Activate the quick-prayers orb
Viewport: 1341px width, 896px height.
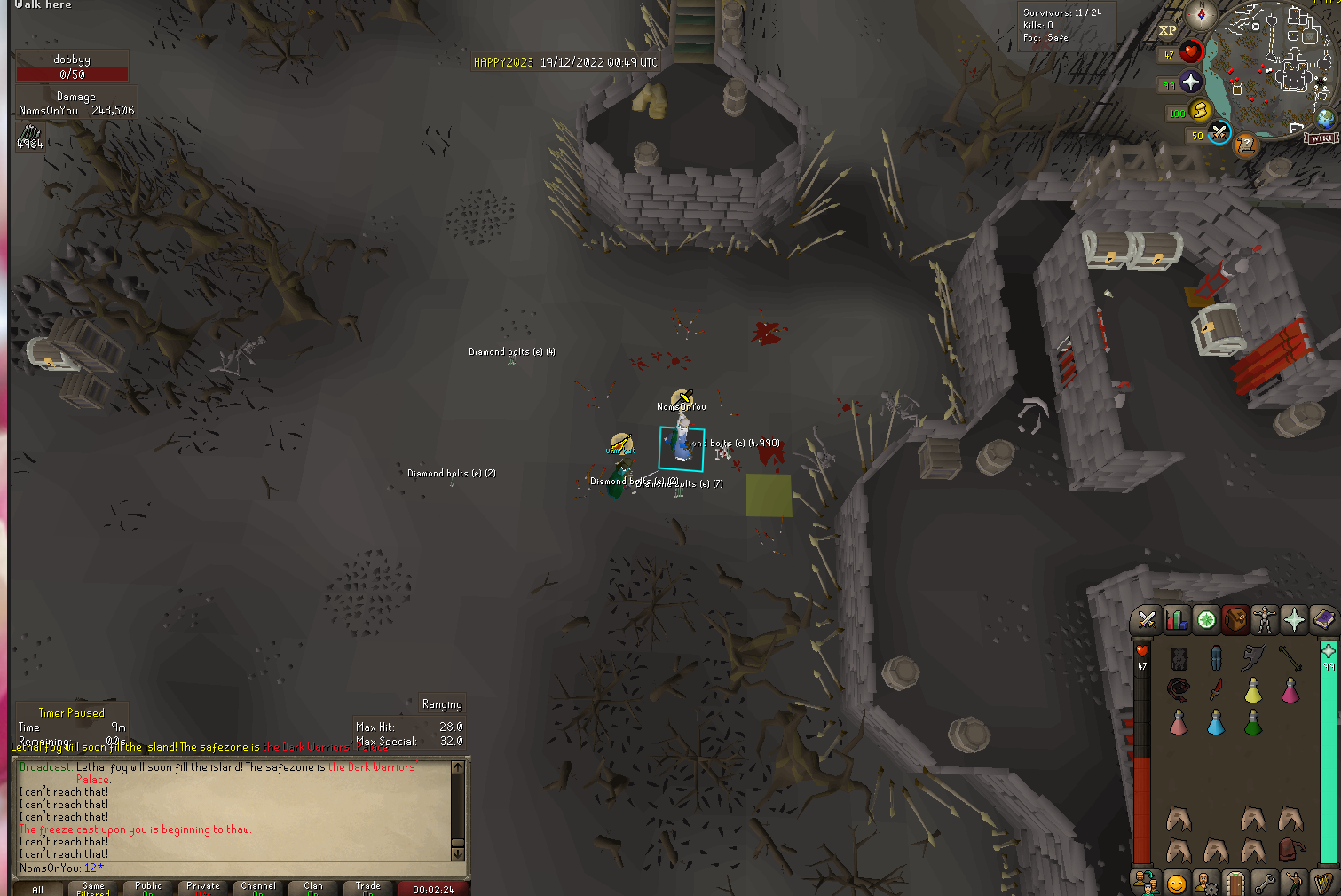coord(1190,83)
